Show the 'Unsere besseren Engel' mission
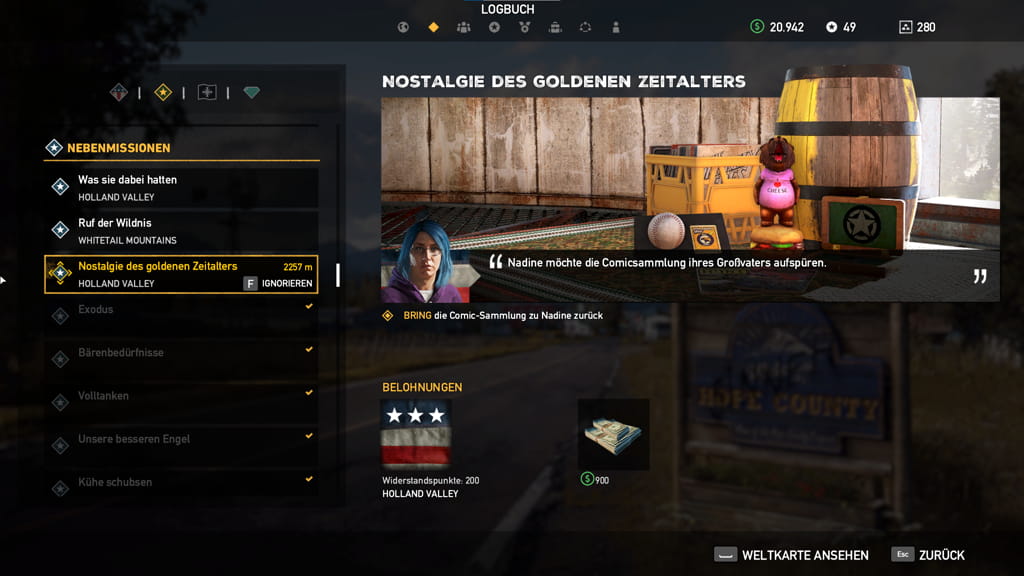 pos(182,445)
